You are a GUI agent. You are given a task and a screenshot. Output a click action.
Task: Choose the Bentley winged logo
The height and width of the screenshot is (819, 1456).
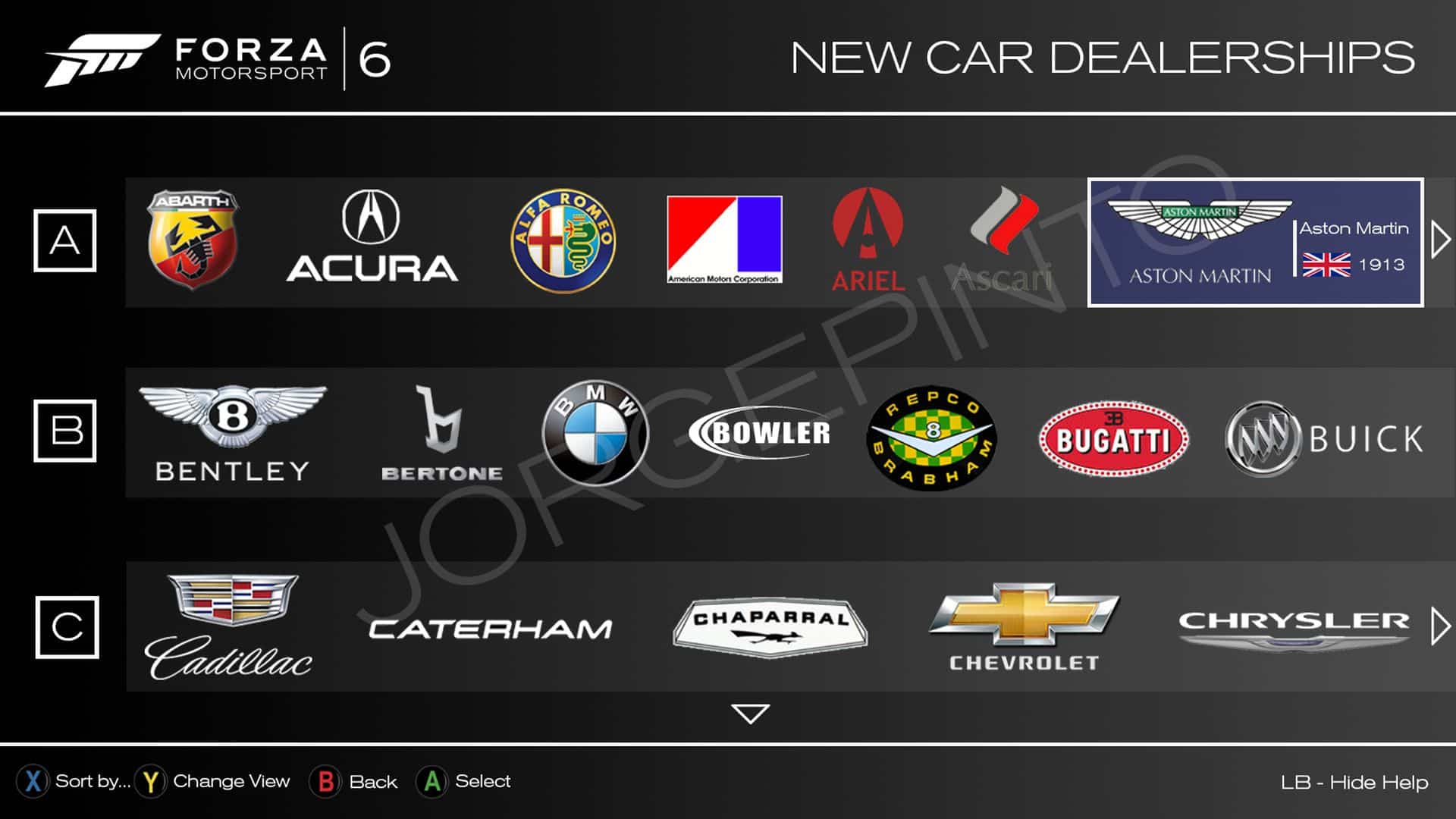click(x=232, y=432)
